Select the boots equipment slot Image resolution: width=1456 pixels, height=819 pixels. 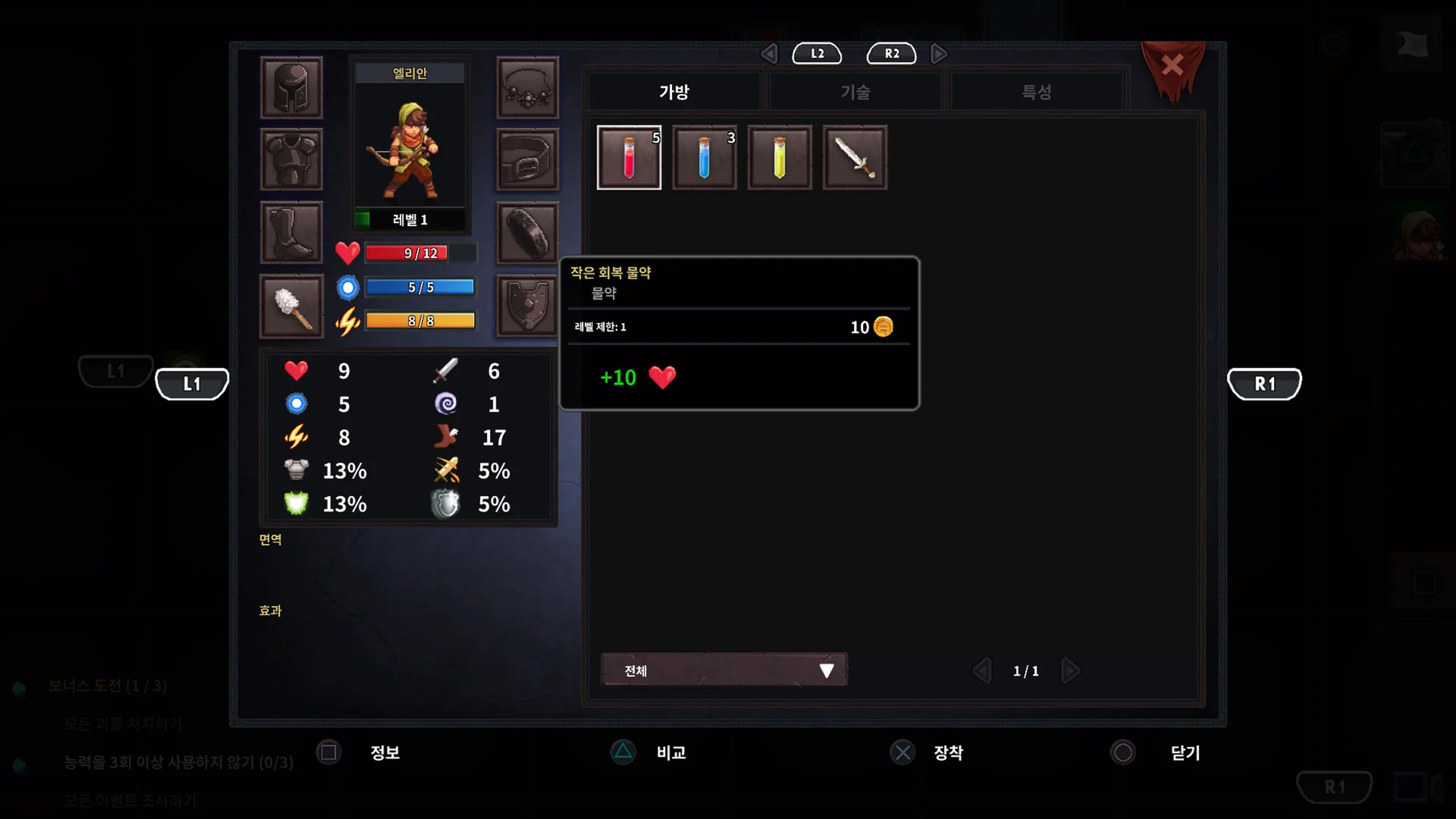pos(292,232)
